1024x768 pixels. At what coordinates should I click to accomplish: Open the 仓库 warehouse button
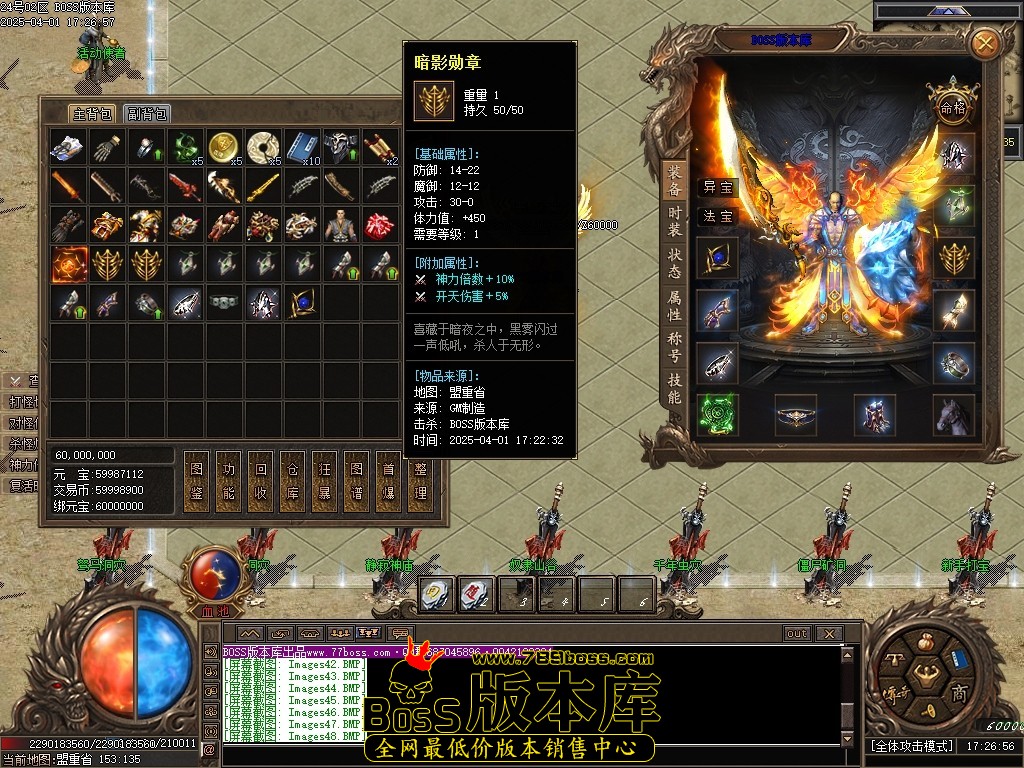[x=293, y=480]
